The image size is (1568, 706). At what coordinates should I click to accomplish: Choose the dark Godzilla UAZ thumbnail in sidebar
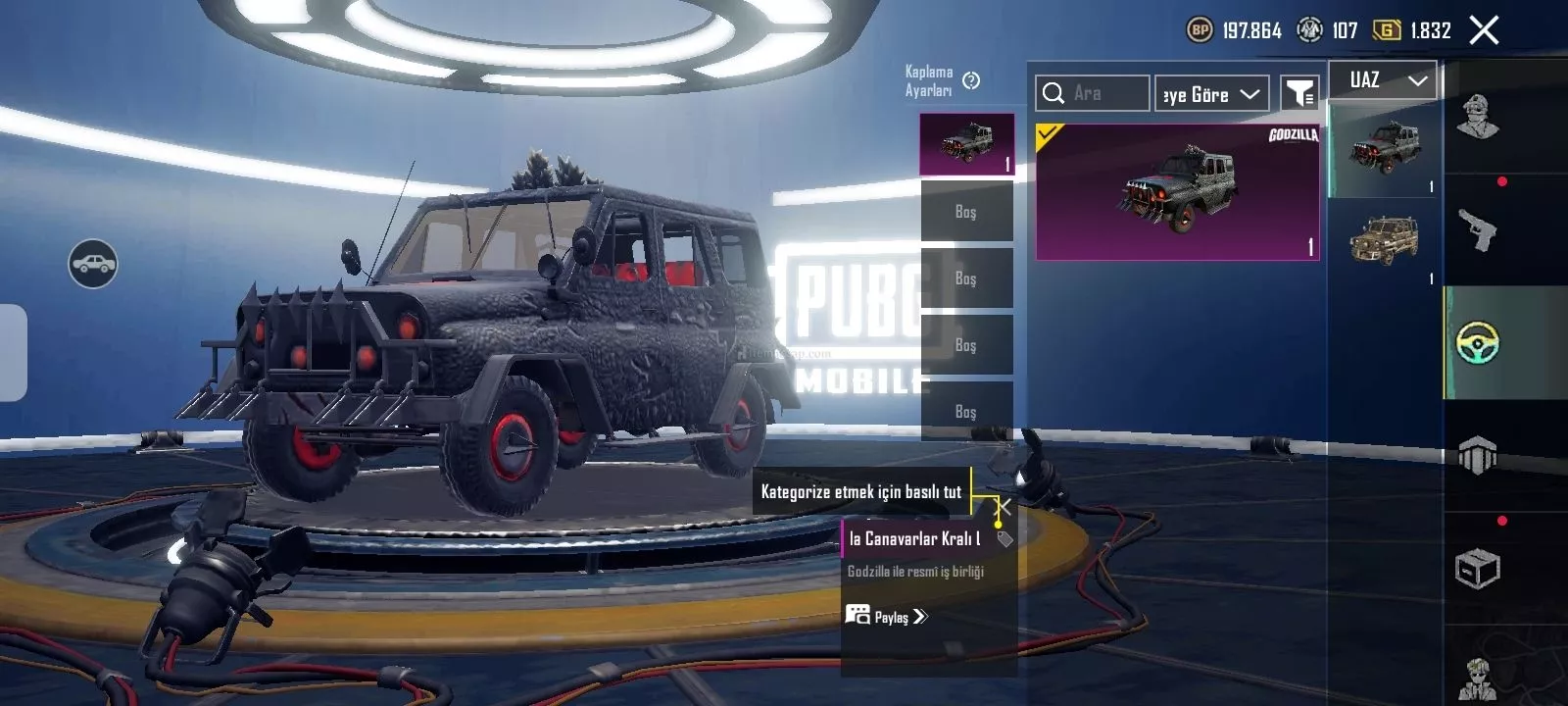coord(1383,149)
